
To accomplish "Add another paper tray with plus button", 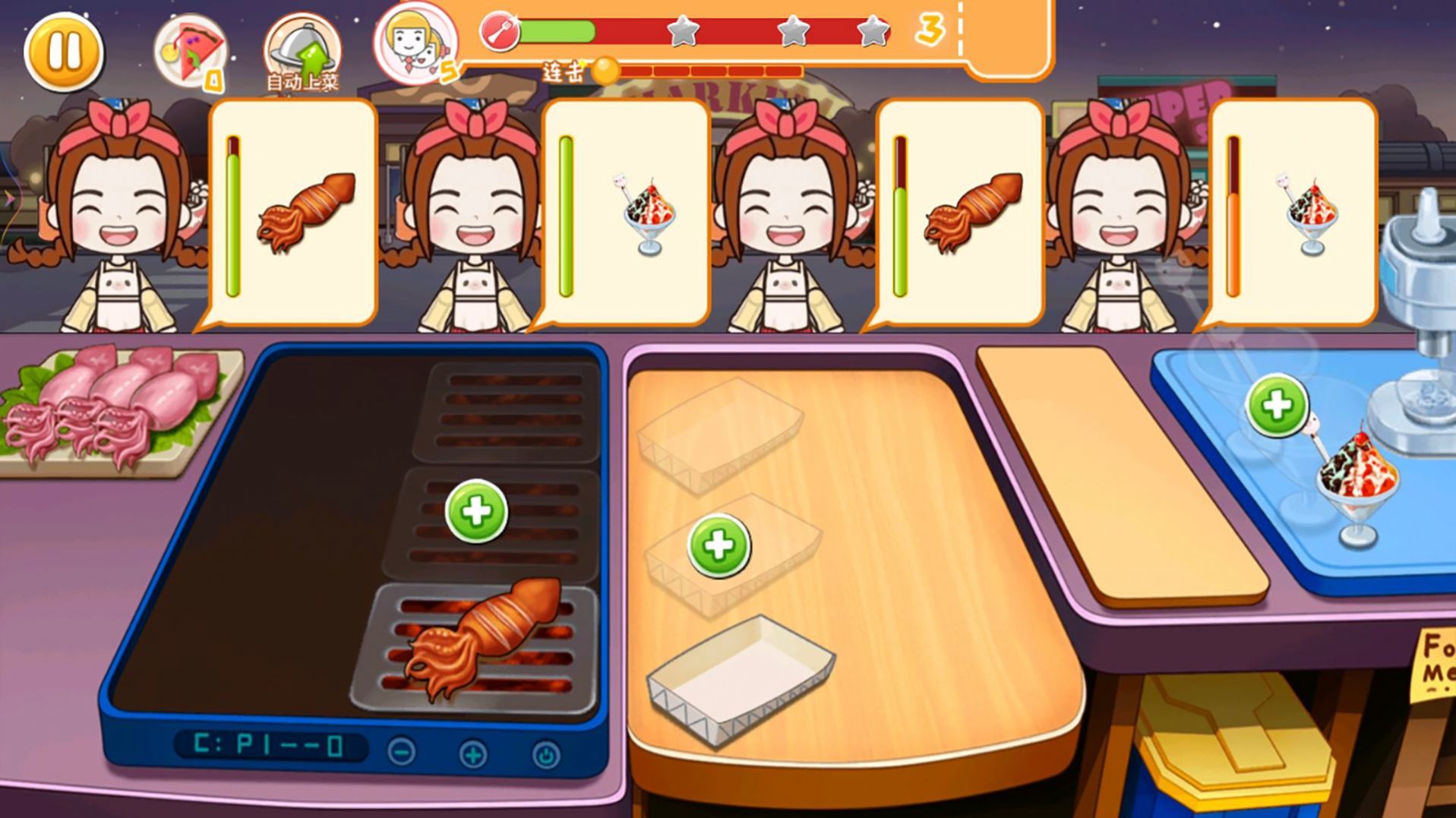I will coord(719,546).
